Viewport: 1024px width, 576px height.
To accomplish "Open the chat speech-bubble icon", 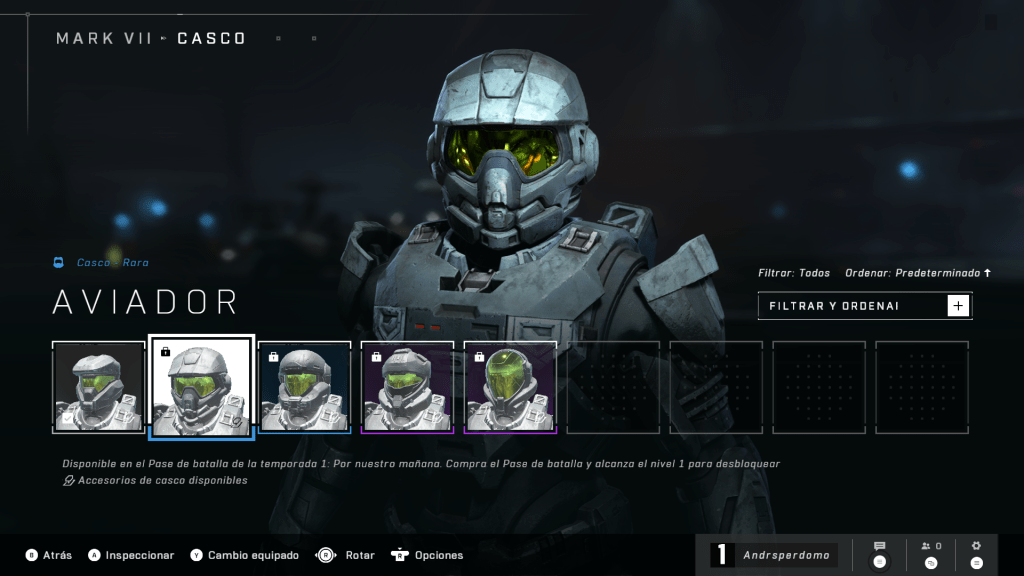I will [x=880, y=553].
